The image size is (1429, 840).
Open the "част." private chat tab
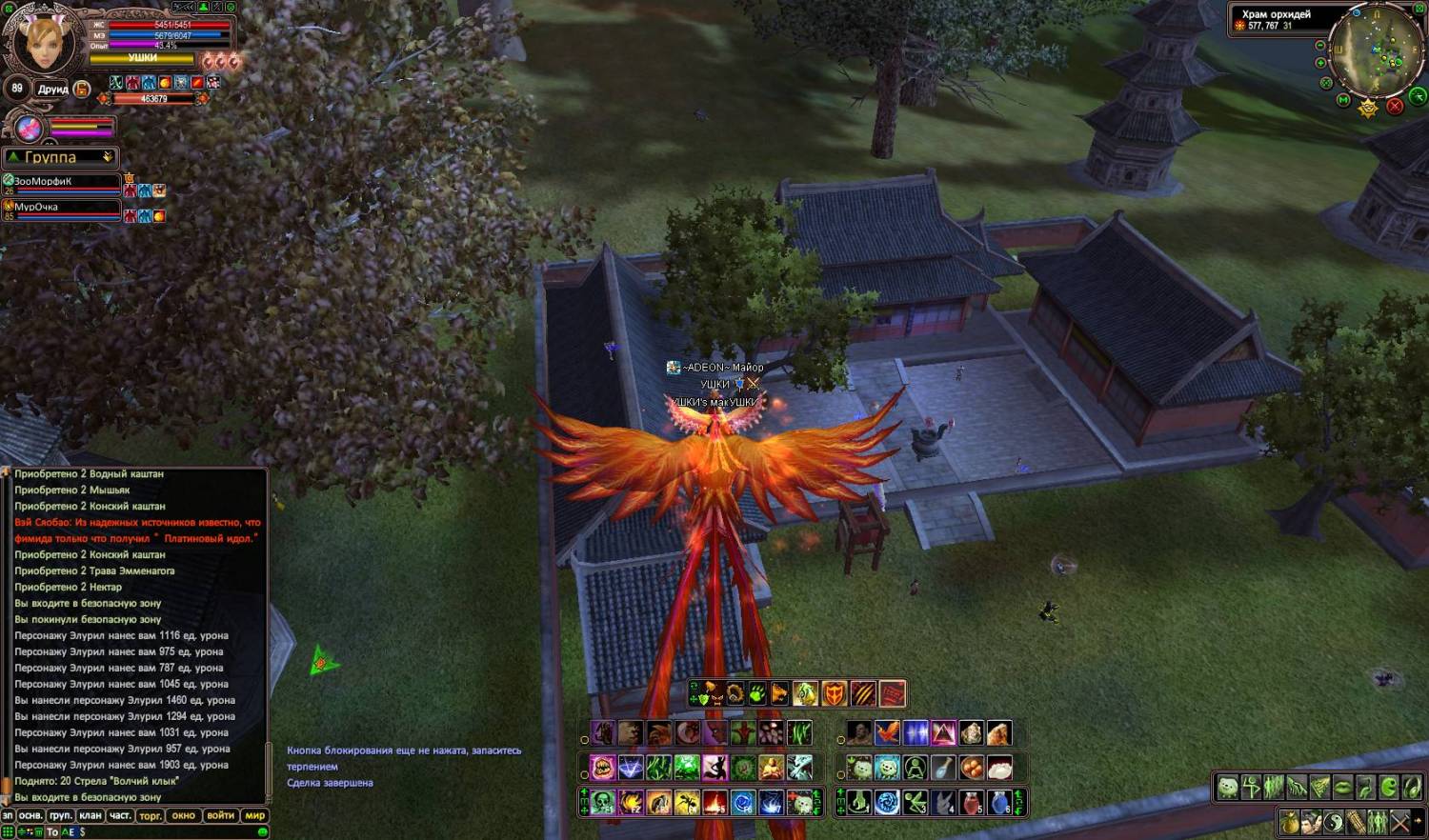tap(120, 815)
